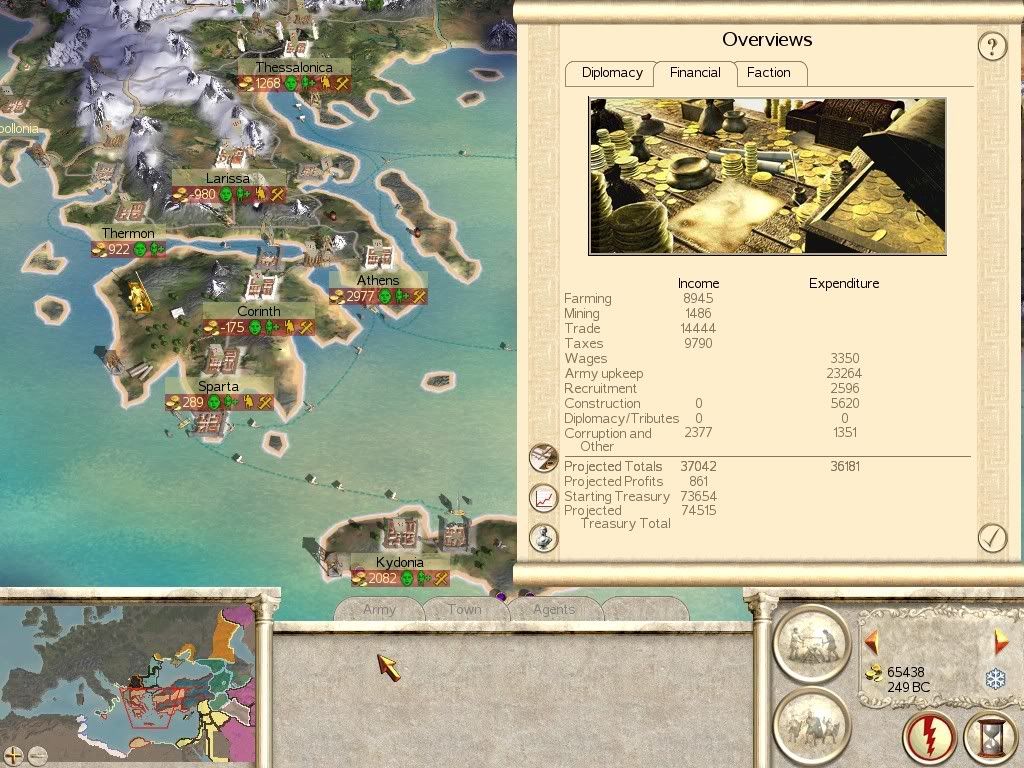This screenshot has width=1024, height=768.
Task: Switch to the Diplomacy tab
Action: coord(612,73)
